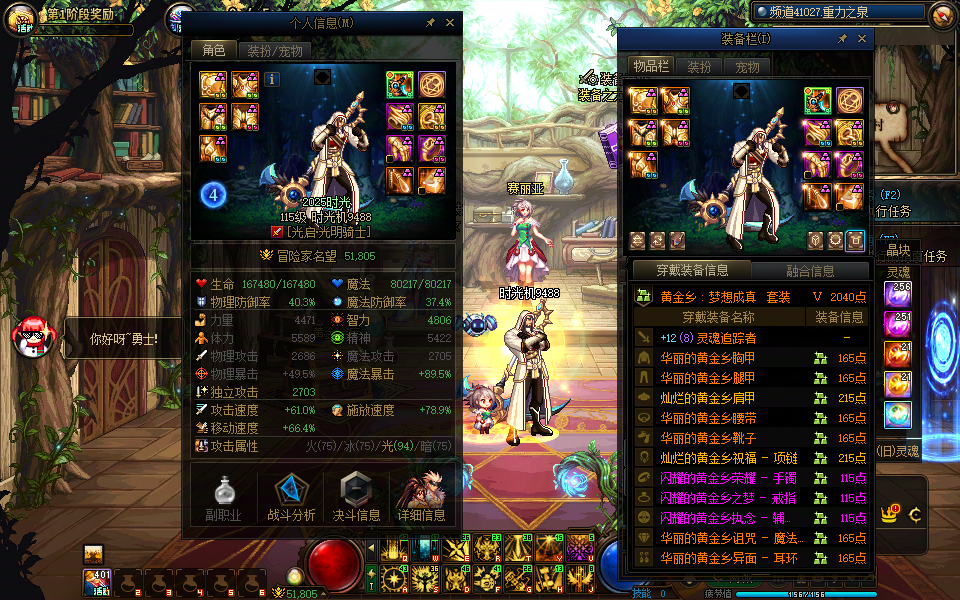Image resolution: width=960 pixels, height=600 pixels.
Task: Close the 个人信息 character info window
Action: pos(449,22)
